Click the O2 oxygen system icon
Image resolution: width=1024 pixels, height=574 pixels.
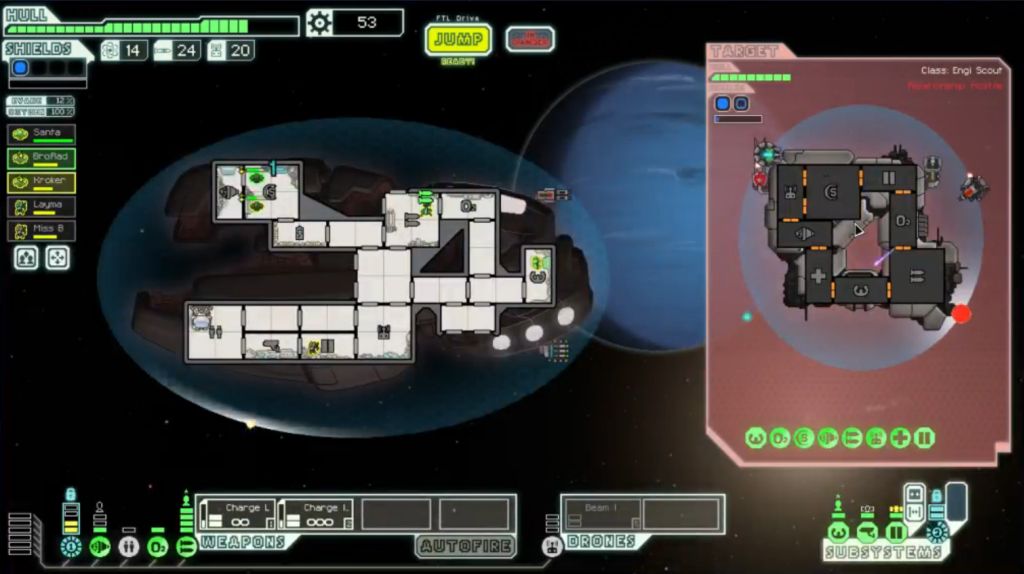[x=157, y=547]
